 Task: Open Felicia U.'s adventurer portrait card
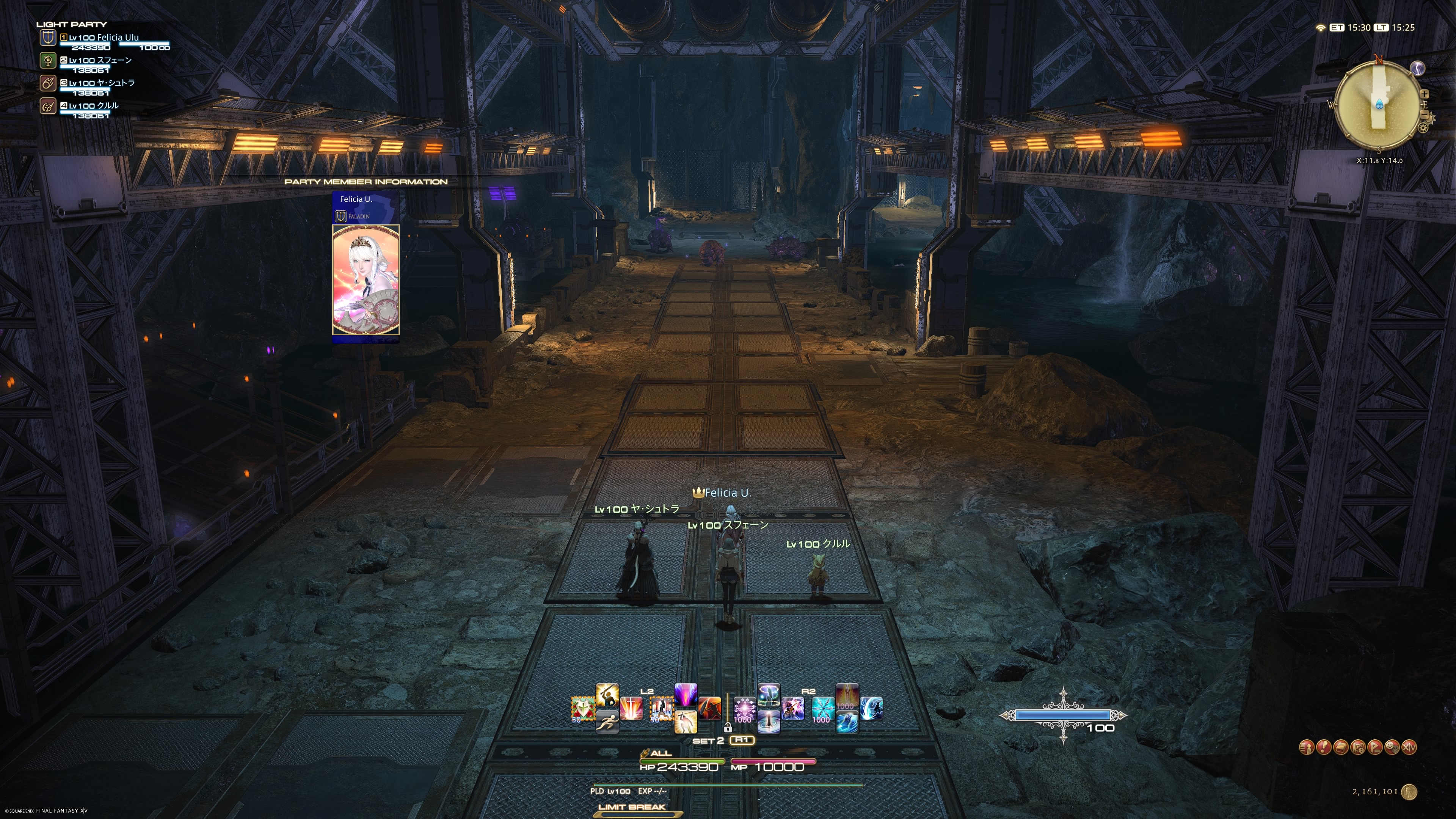(x=366, y=280)
